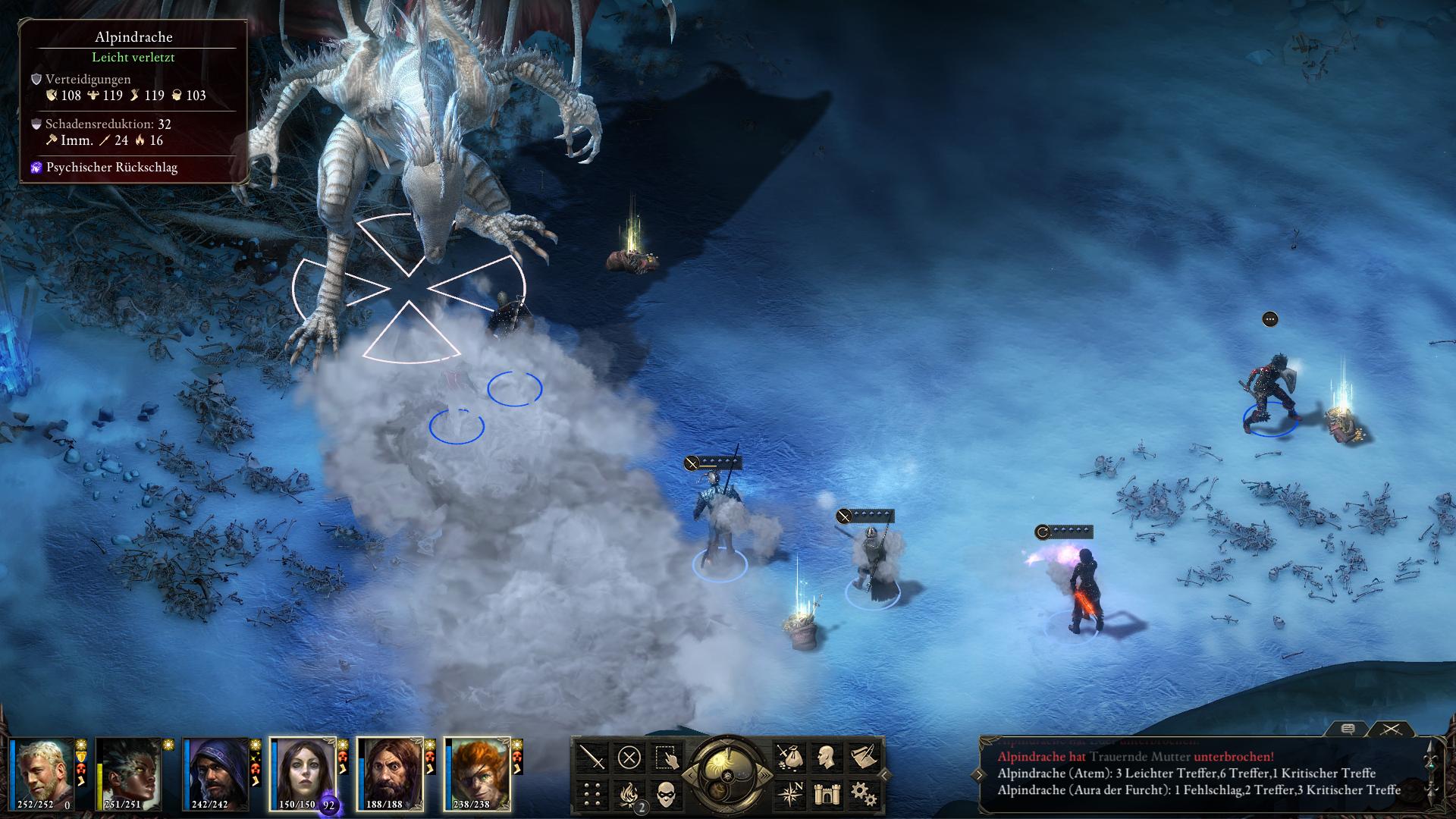This screenshot has height=819, width=1456.
Task: Open the character sheet head icon
Action: click(826, 758)
